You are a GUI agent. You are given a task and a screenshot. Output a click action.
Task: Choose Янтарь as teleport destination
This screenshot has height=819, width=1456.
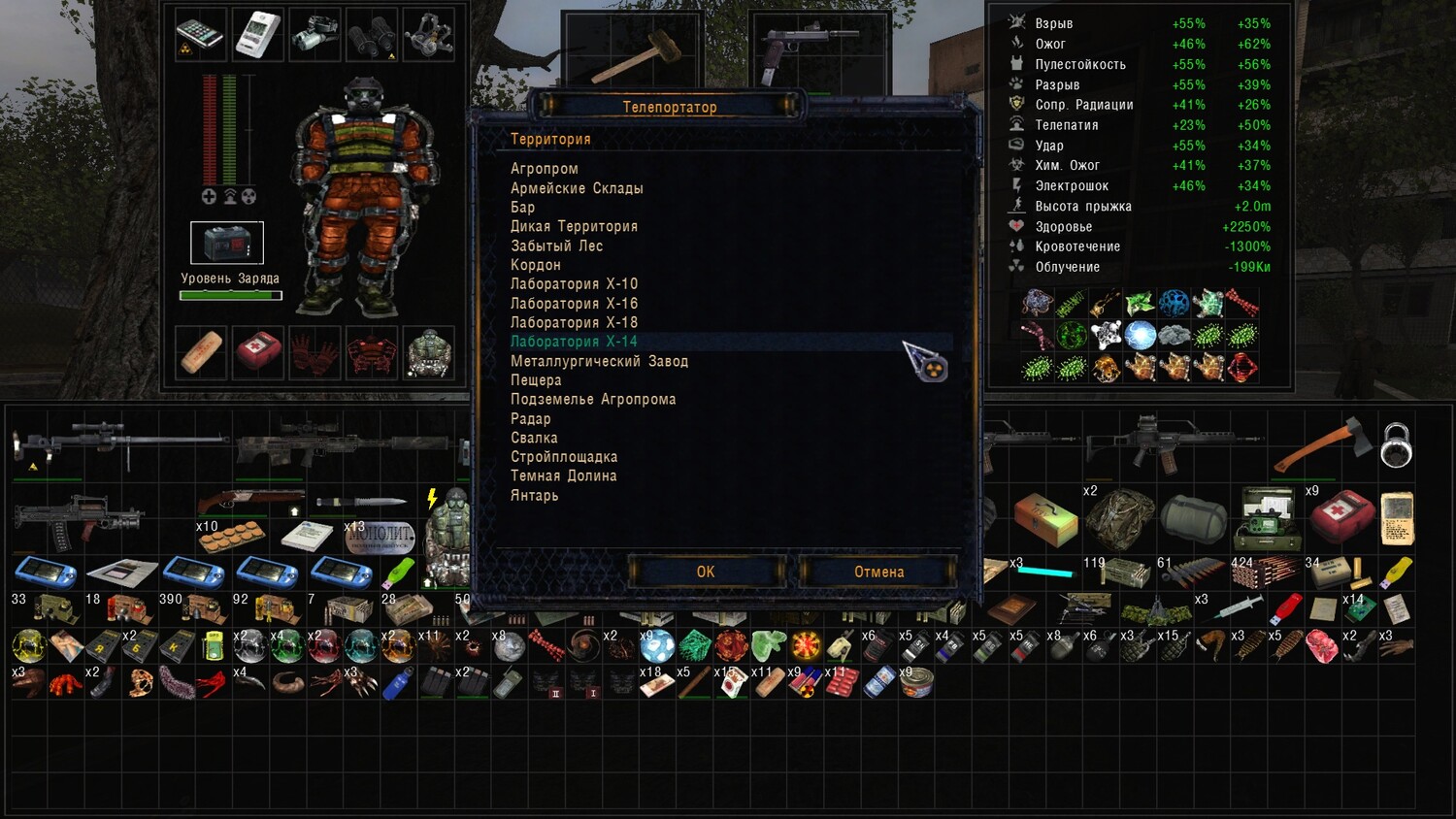click(535, 495)
